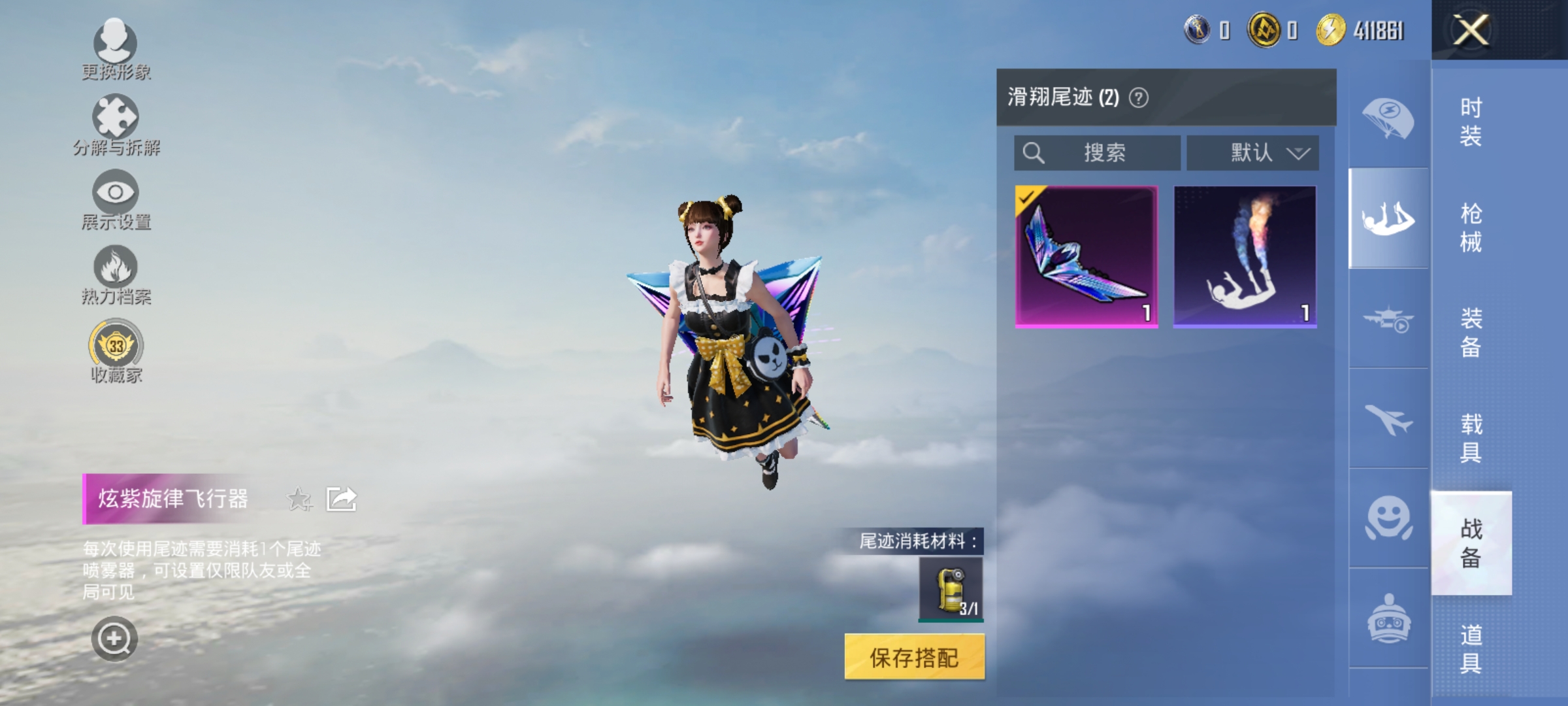This screenshot has height=706, width=1568.
Task: Tap the 搜索 search field
Action: pyautogui.click(x=1096, y=152)
